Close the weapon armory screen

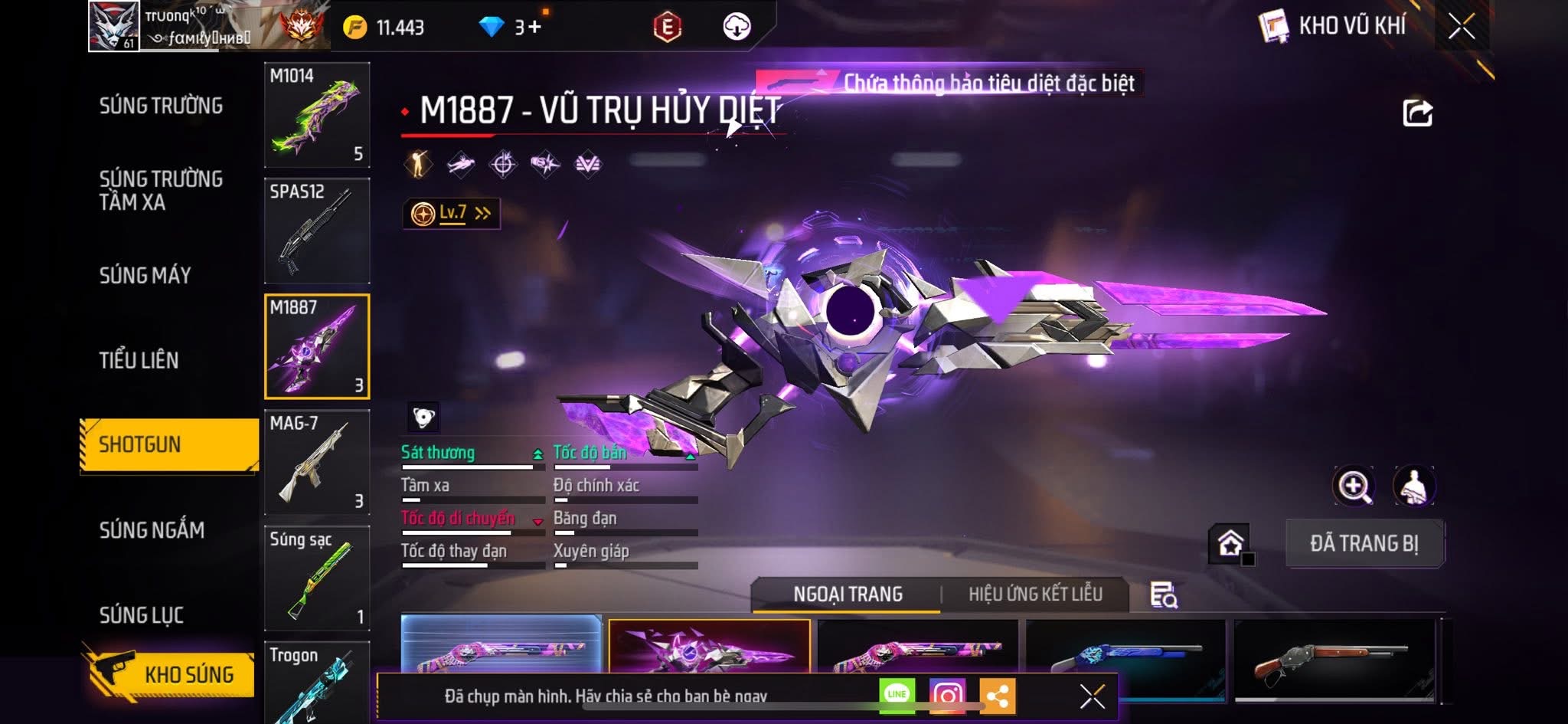click(x=1462, y=27)
